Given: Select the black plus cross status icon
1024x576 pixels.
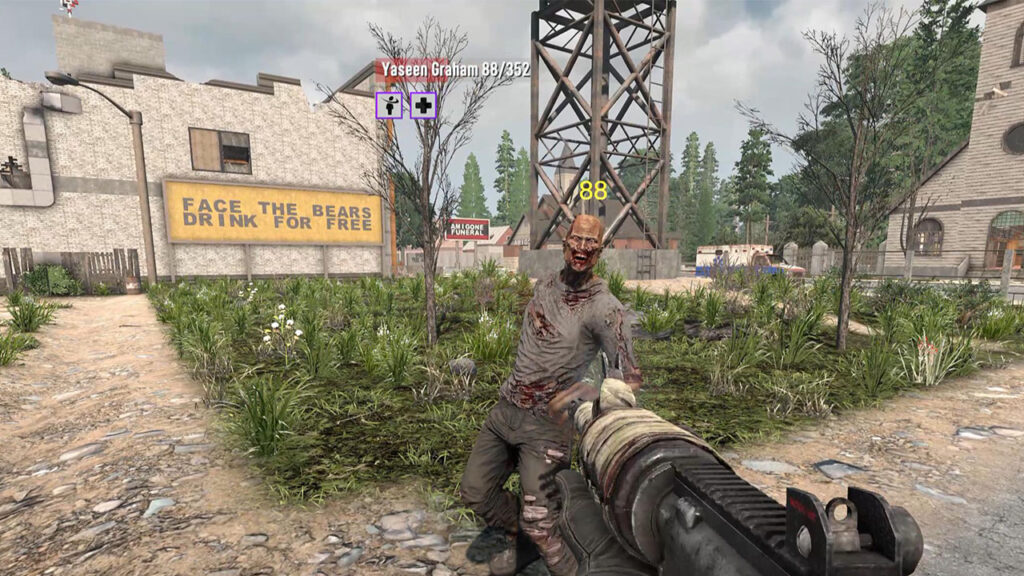Looking at the screenshot, I should click(x=423, y=105).
